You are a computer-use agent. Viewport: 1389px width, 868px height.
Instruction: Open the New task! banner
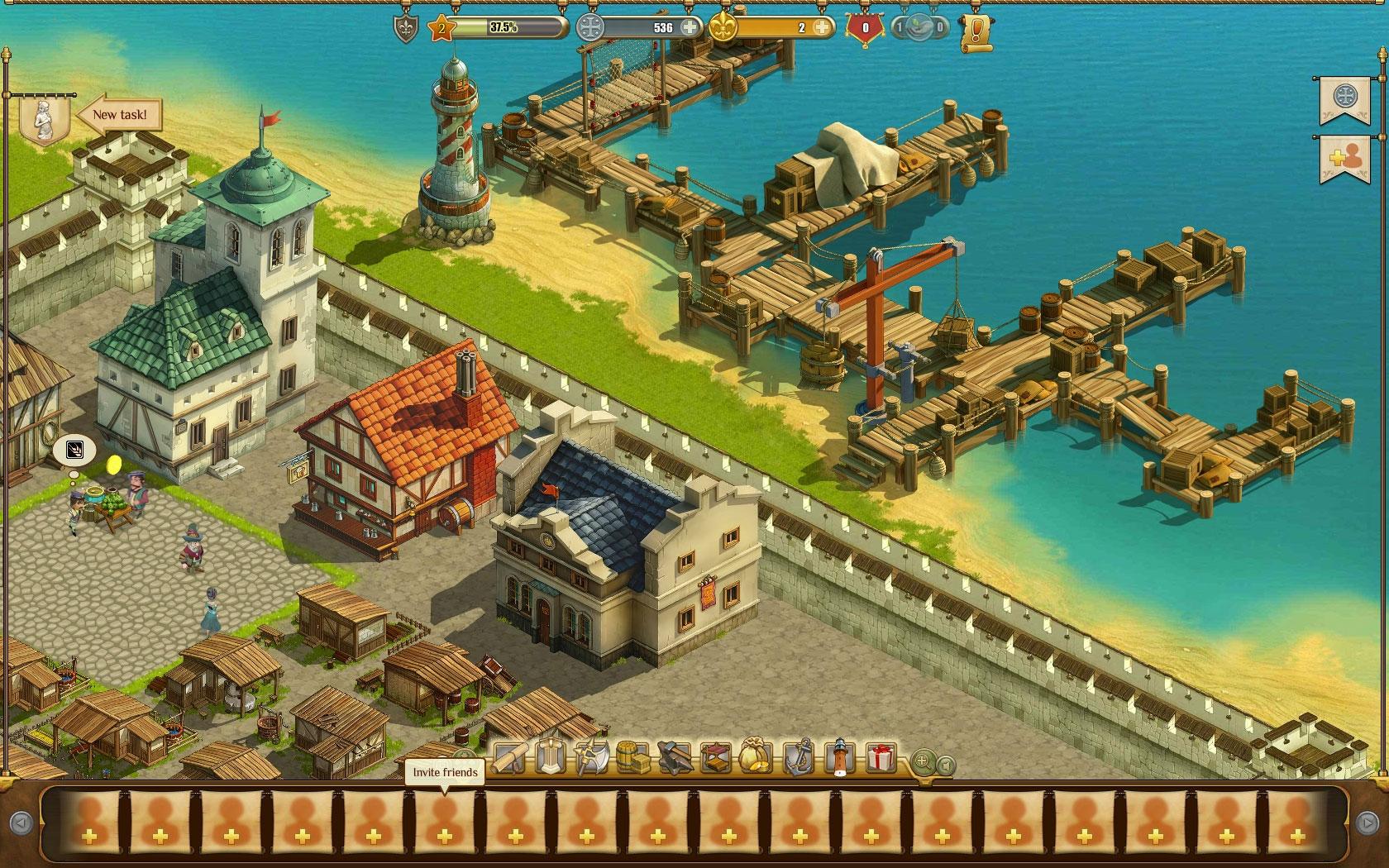[120, 116]
